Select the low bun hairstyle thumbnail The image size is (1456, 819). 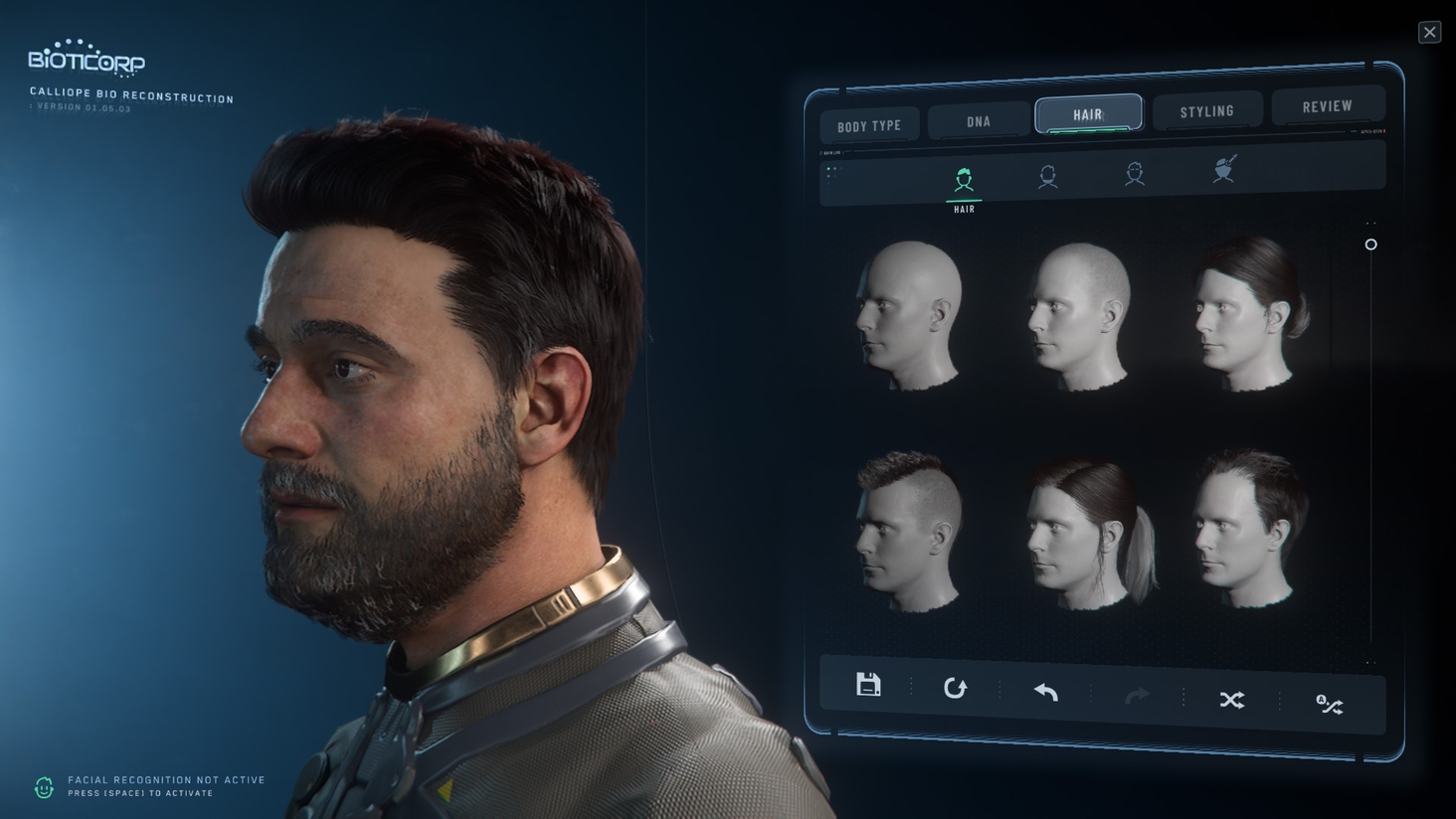pos(1250,312)
